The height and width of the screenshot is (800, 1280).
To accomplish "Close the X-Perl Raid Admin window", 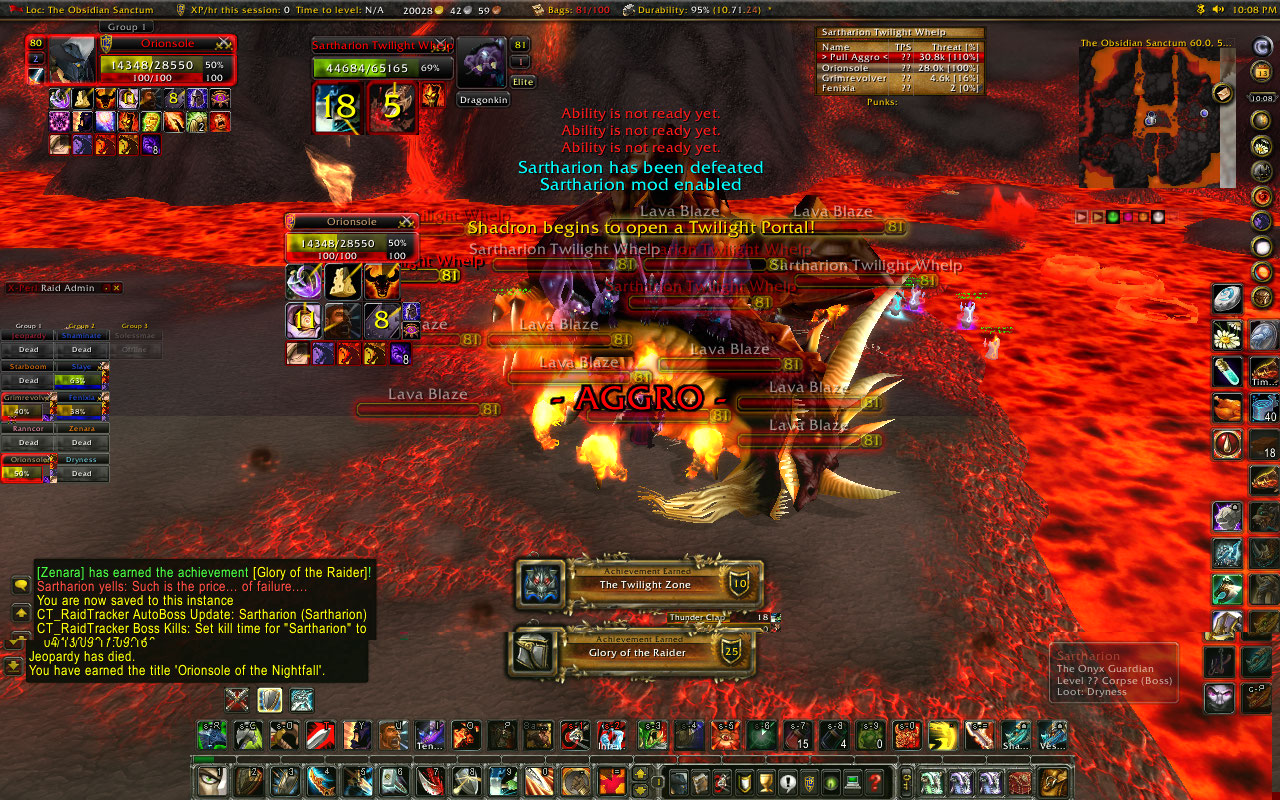I will pyautogui.click(x=117, y=288).
